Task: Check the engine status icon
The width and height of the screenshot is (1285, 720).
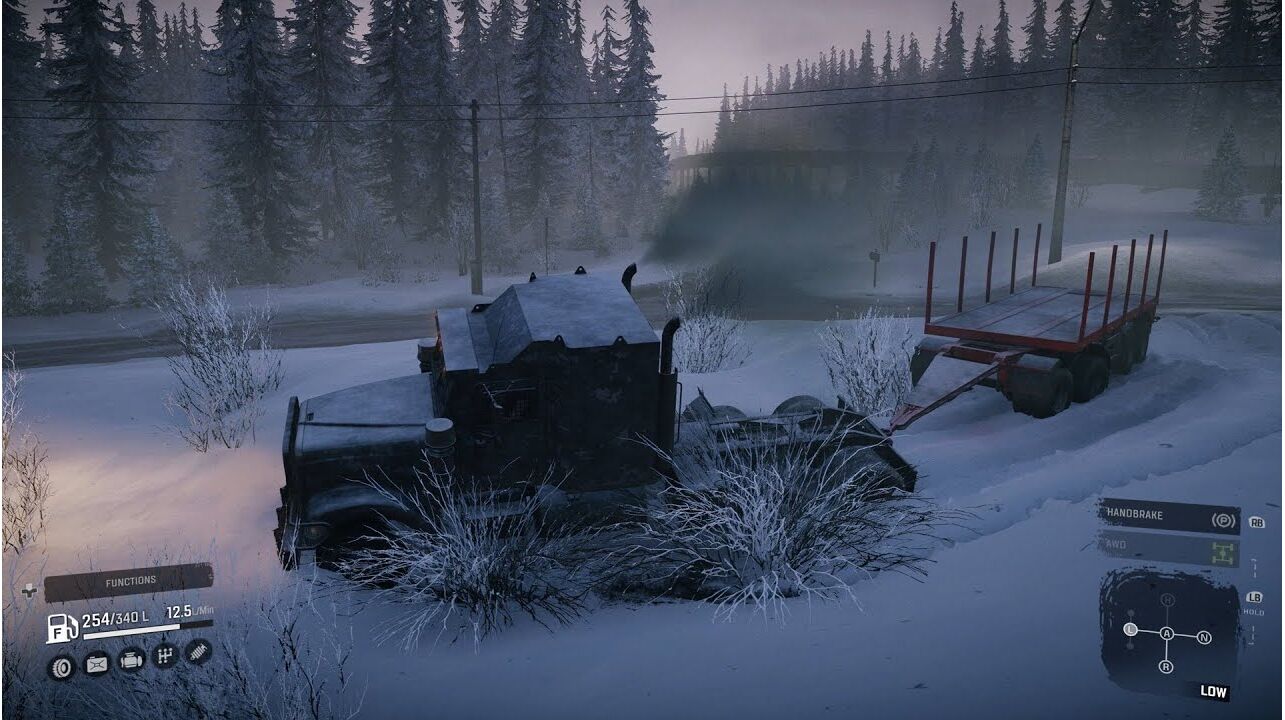Action: [131, 659]
